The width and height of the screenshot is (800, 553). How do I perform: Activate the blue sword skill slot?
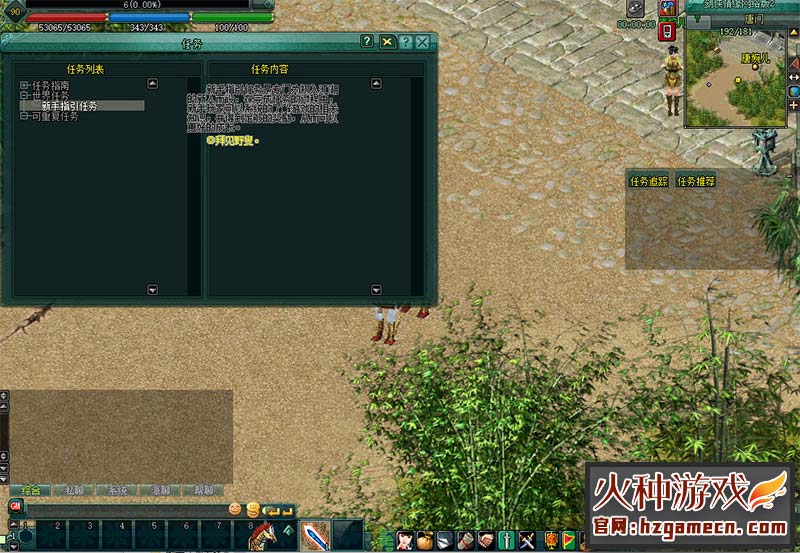(x=315, y=535)
